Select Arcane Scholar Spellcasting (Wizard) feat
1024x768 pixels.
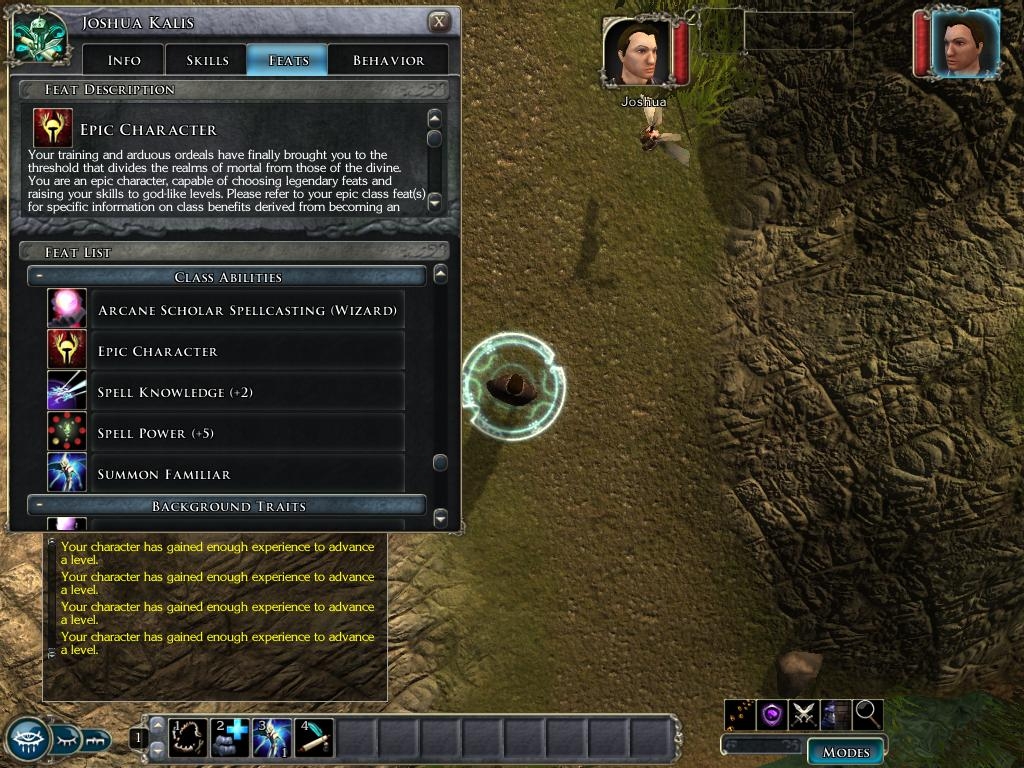(247, 311)
